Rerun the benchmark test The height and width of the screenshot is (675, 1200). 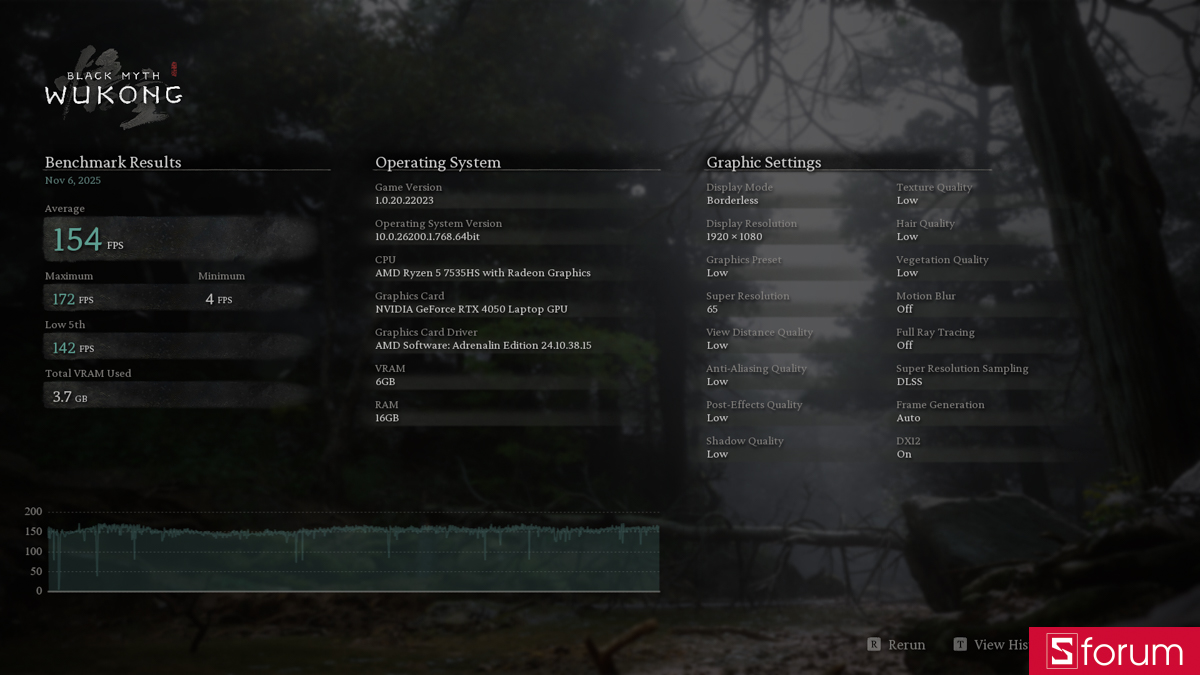pos(897,645)
